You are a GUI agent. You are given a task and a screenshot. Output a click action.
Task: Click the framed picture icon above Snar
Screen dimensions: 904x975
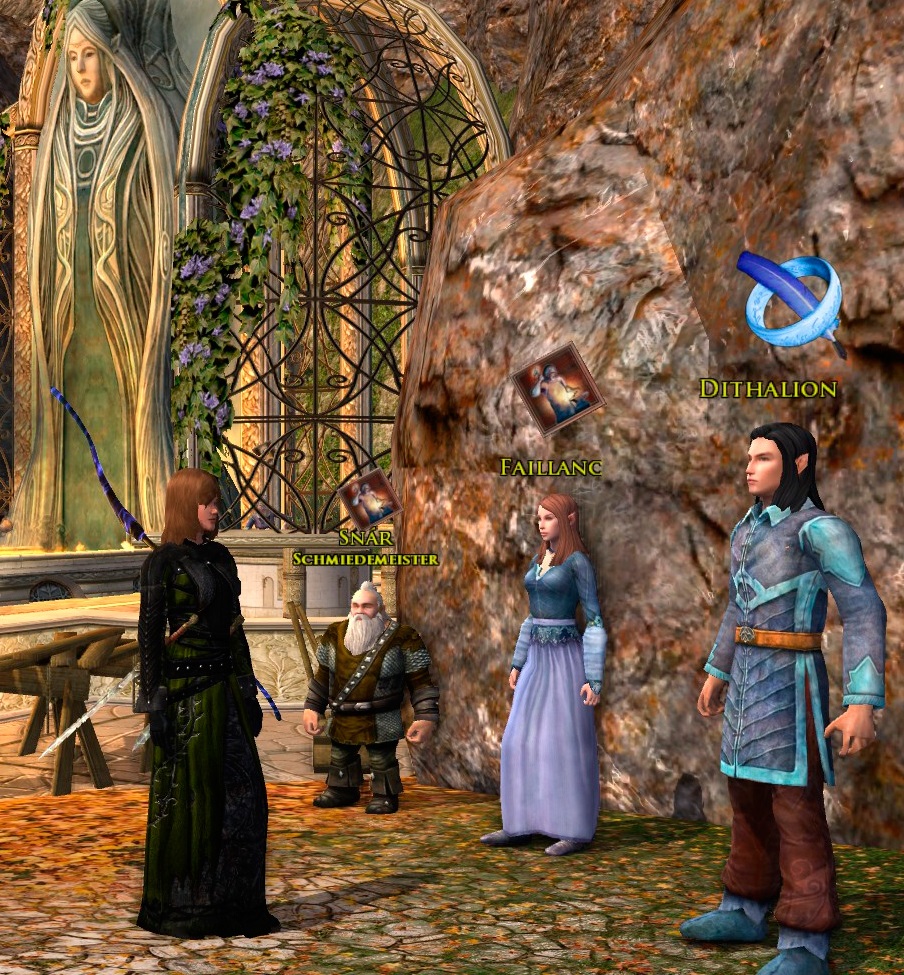coord(369,498)
